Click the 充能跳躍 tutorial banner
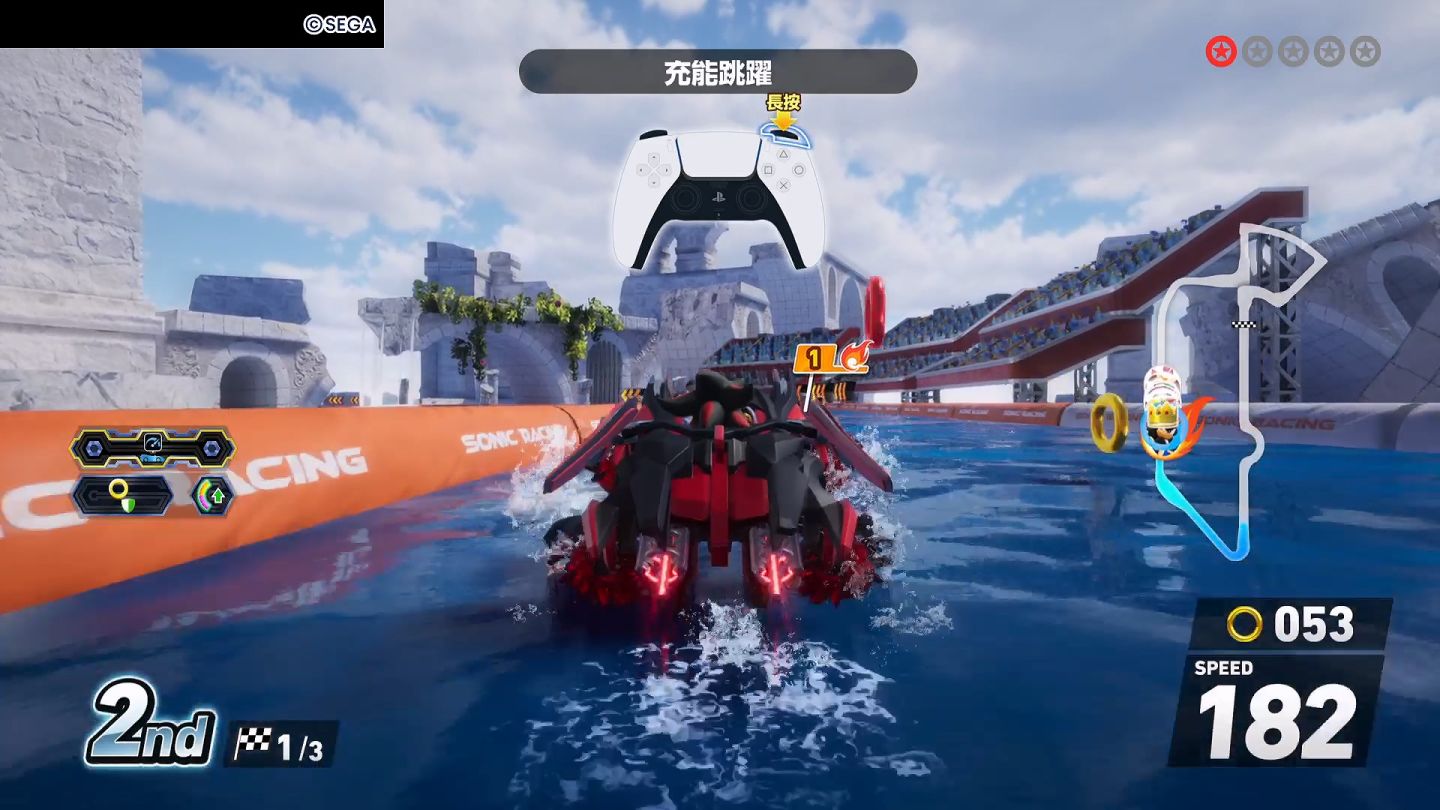Viewport: 1440px width, 810px height. point(717,72)
